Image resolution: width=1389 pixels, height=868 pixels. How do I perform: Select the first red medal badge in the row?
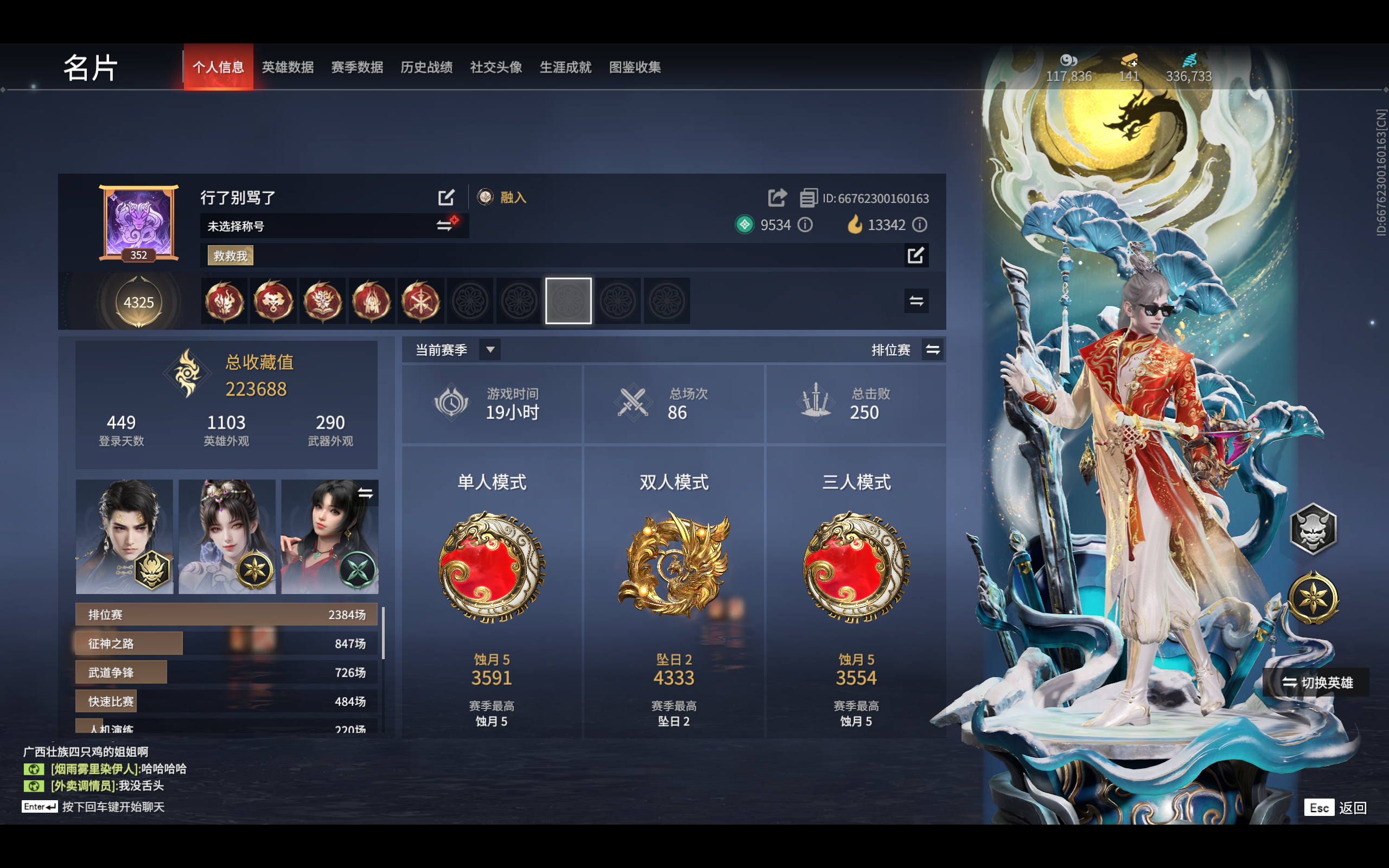[224, 301]
